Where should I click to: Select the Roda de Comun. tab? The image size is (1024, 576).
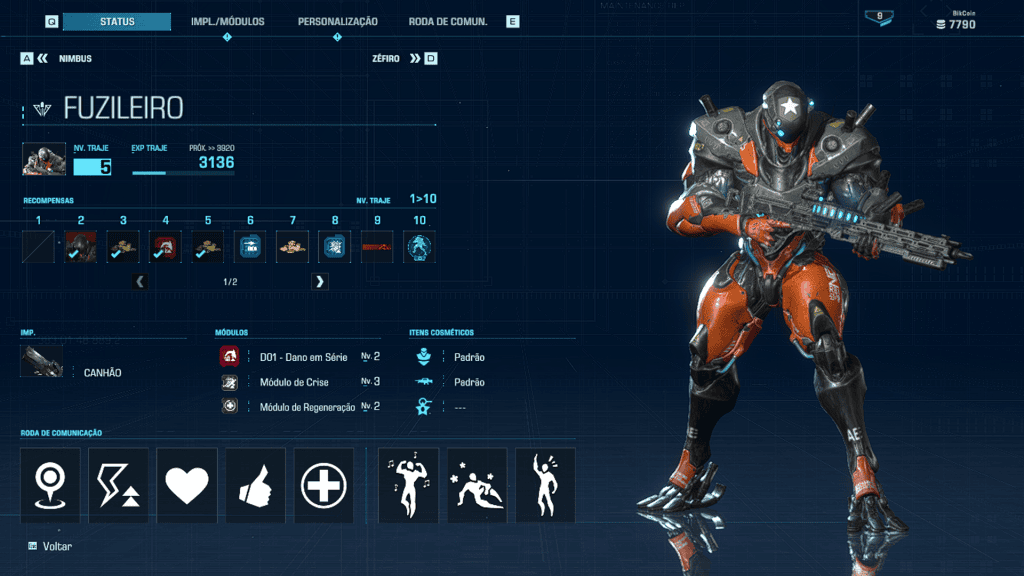(447, 21)
